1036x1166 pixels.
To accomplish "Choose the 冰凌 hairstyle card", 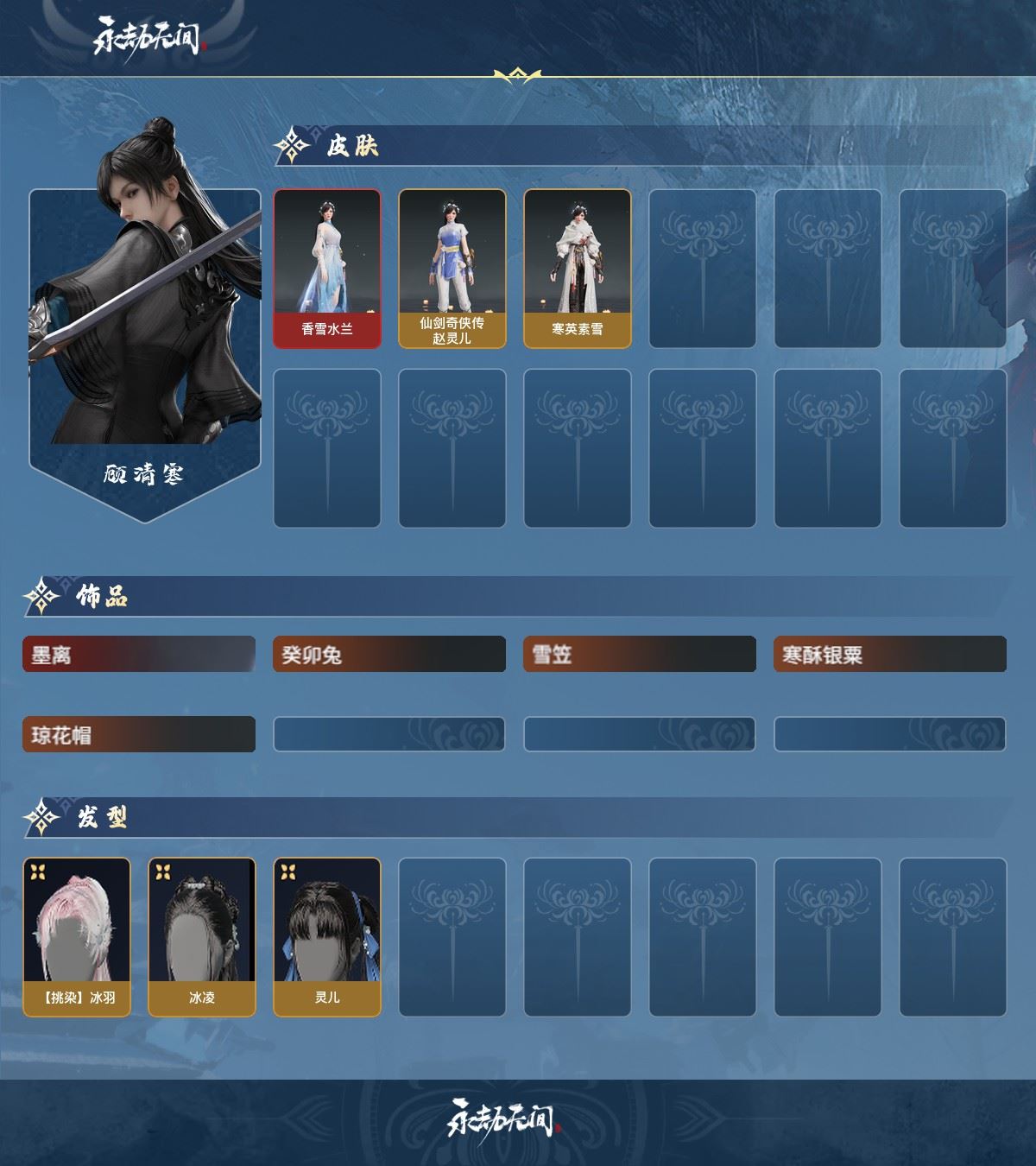I will [202, 937].
